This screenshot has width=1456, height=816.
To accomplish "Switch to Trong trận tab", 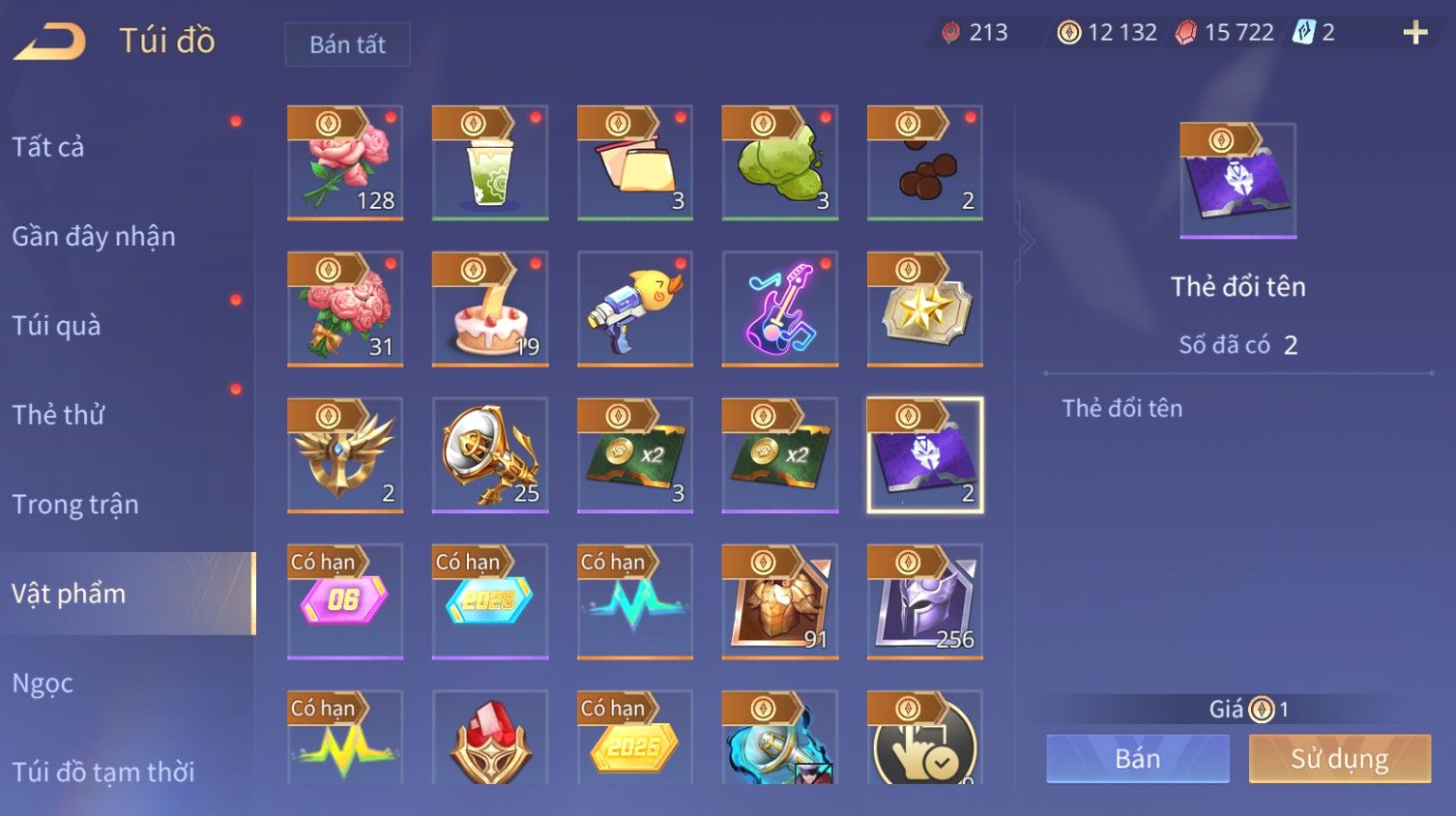I will 75,505.
